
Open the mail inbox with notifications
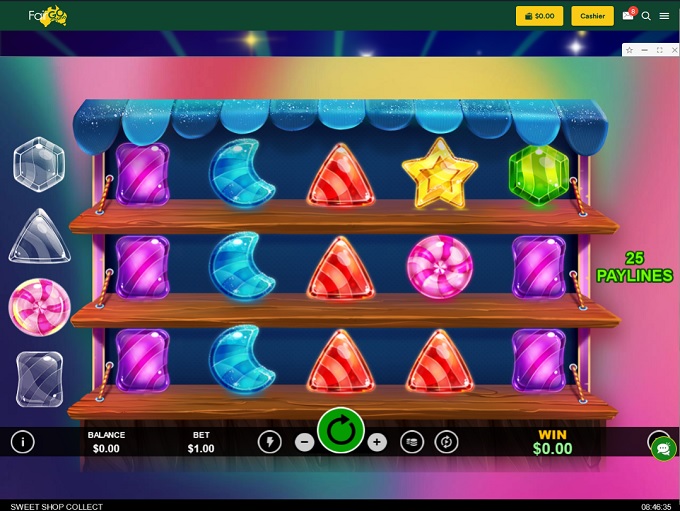click(x=628, y=16)
